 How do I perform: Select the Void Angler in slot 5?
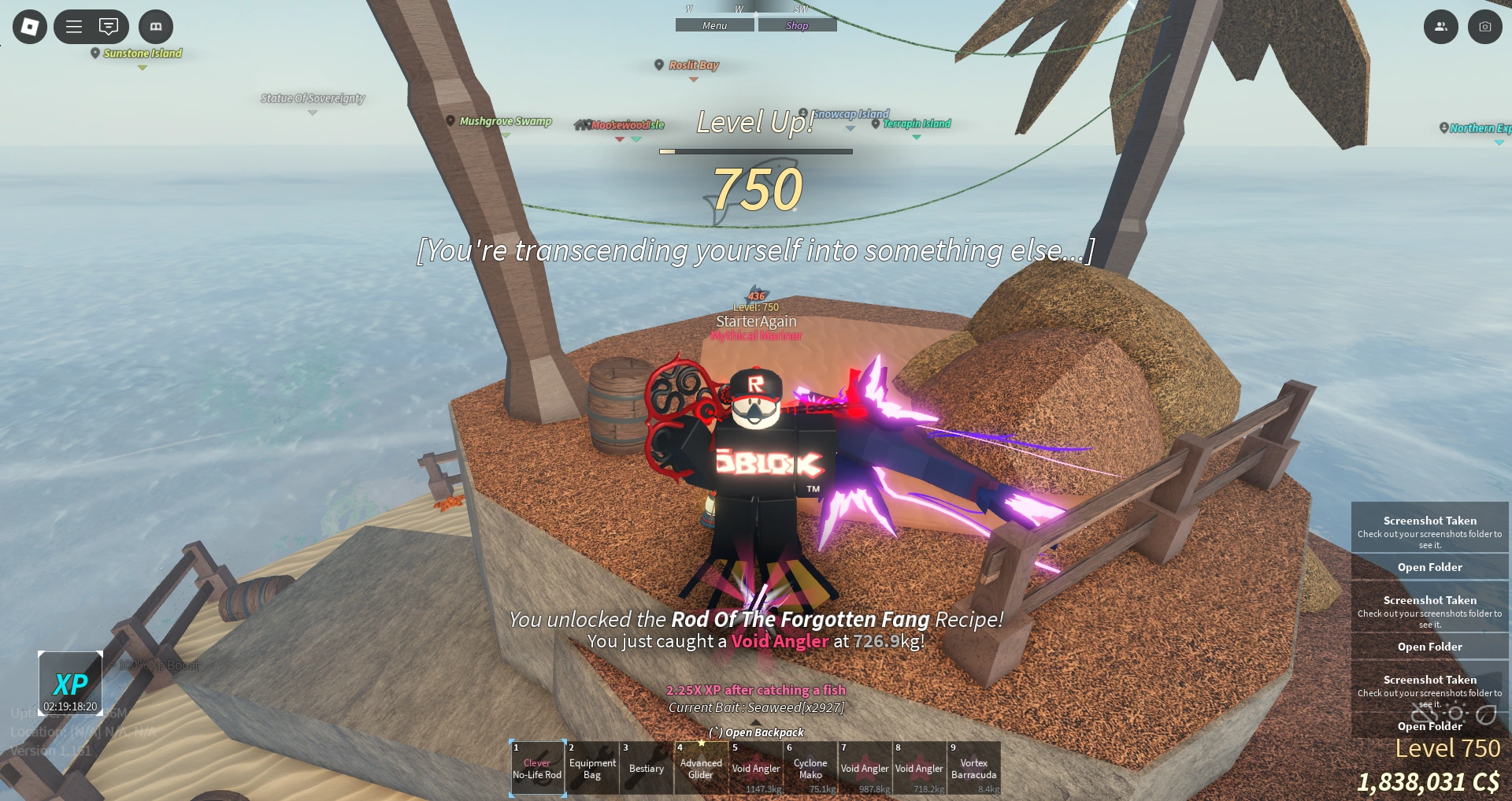pyautogui.click(x=755, y=768)
